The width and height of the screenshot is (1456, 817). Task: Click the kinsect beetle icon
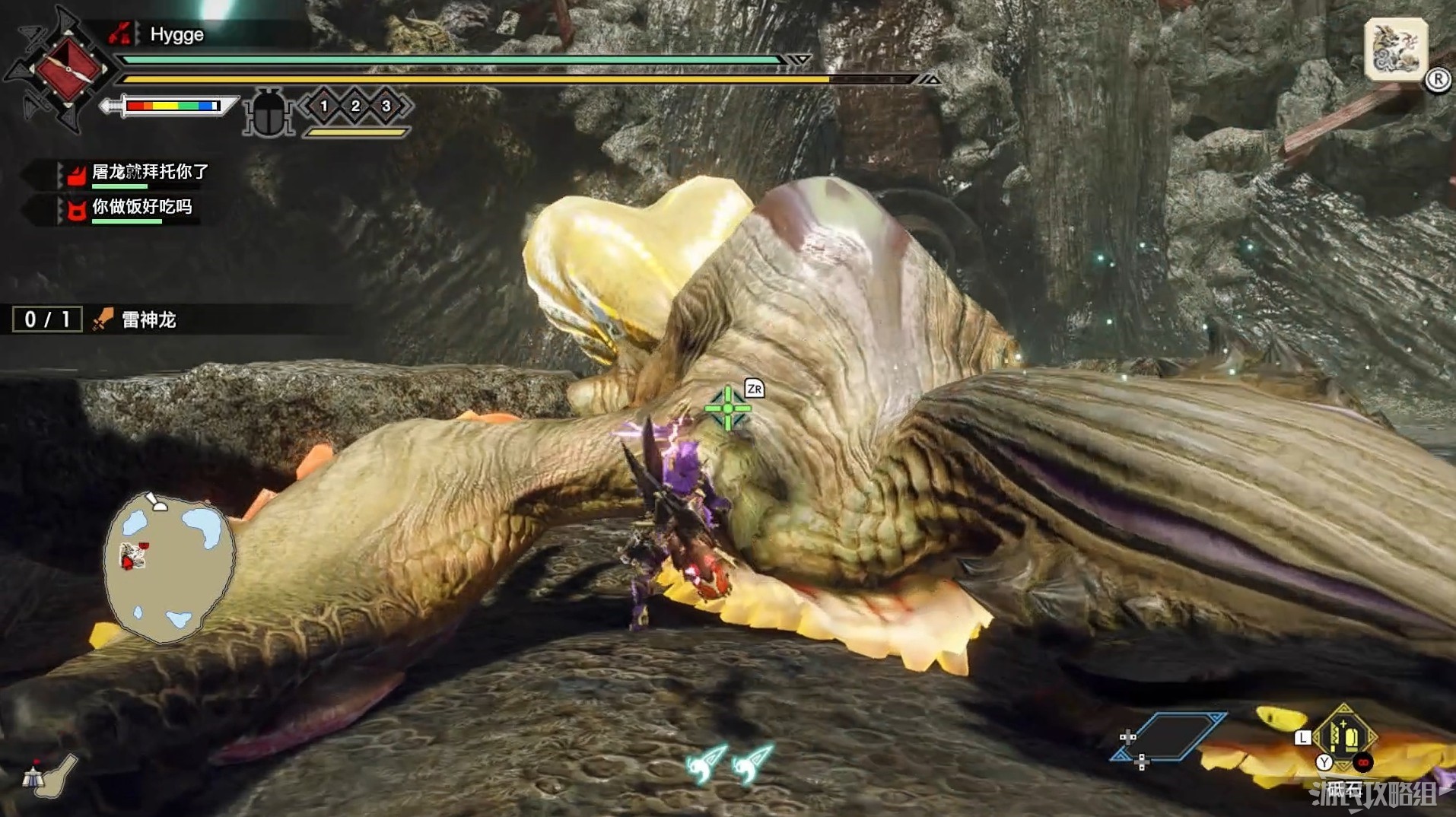point(269,113)
